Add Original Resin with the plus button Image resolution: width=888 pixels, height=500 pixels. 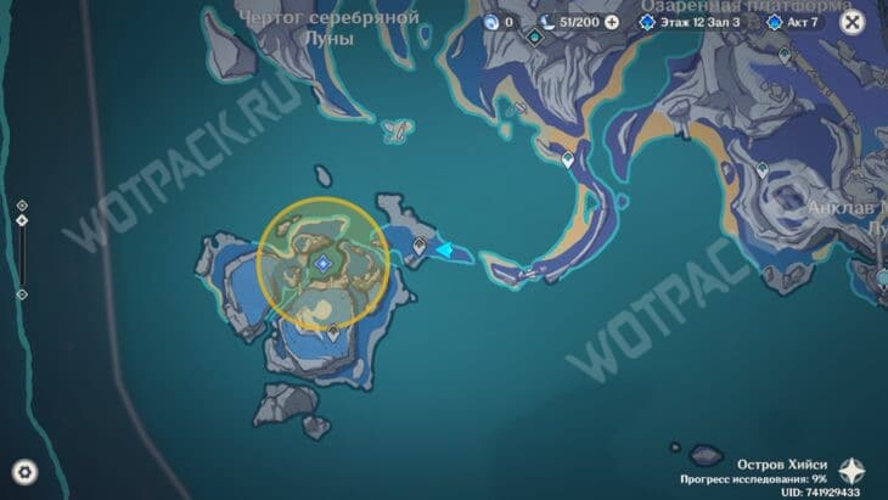pos(611,21)
